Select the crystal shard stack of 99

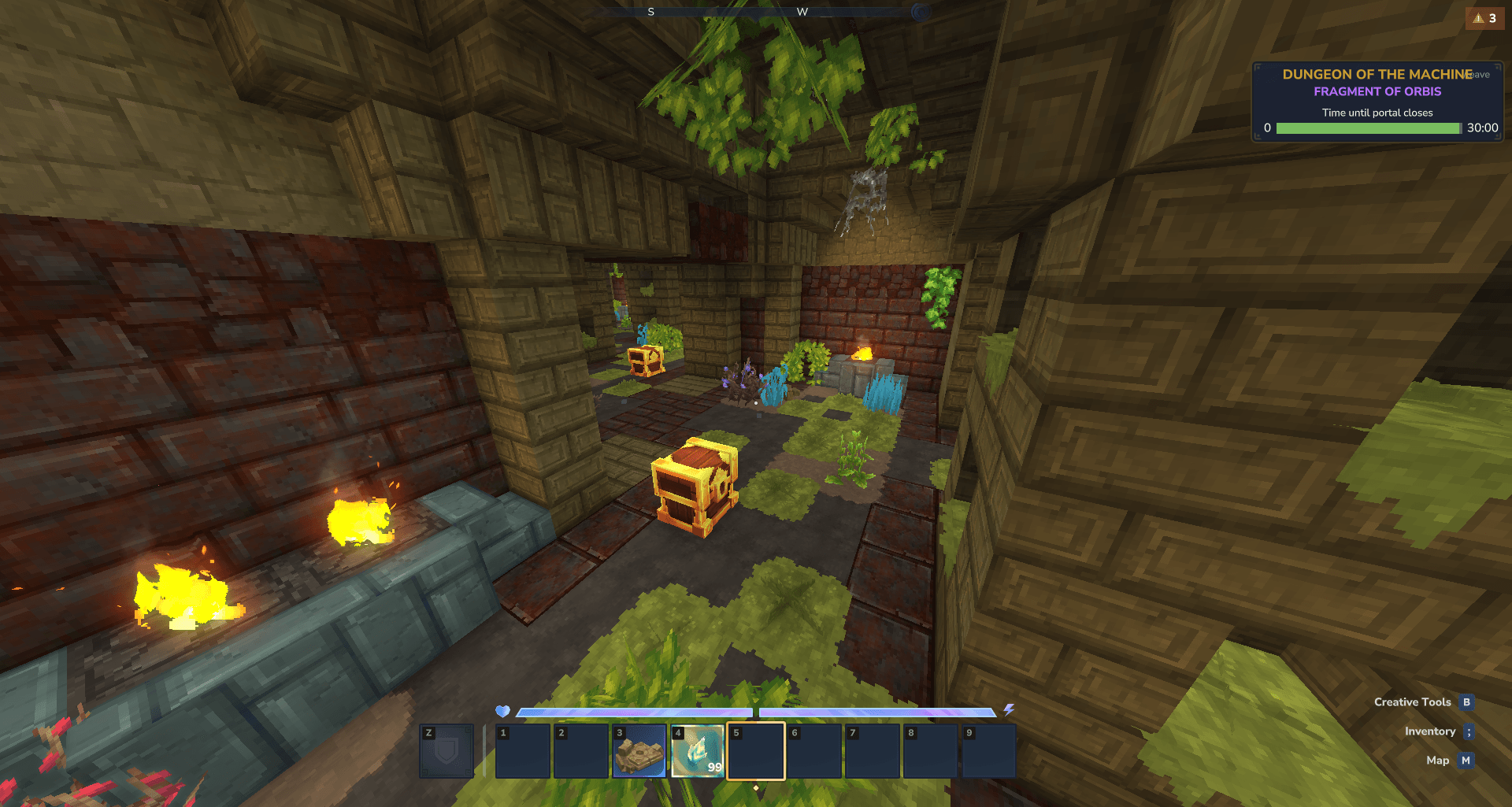click(698, 752)
